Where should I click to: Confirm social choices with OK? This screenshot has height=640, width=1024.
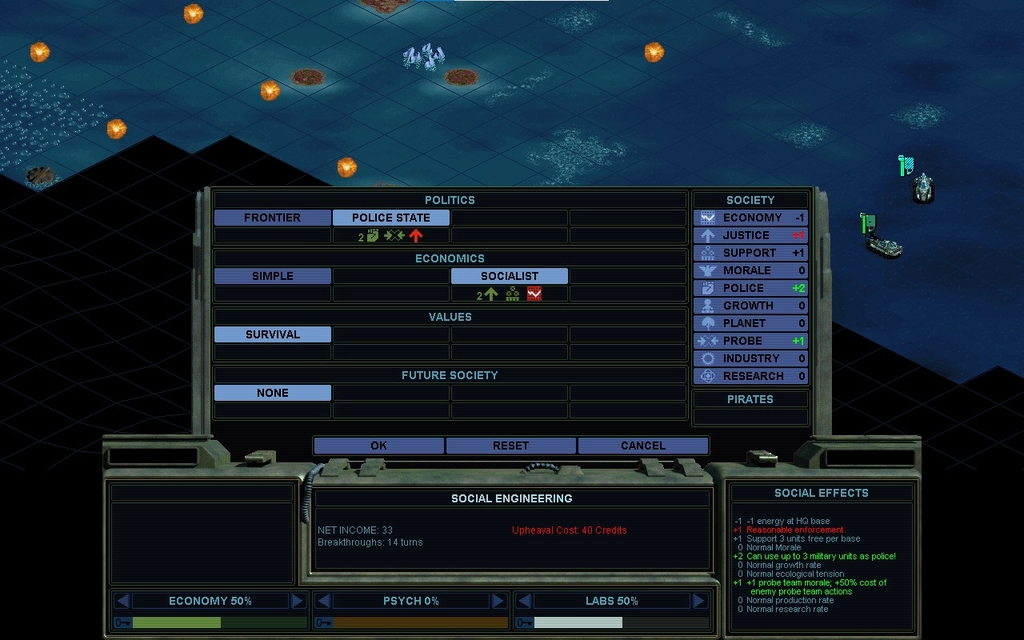click(x=378, y=446)
